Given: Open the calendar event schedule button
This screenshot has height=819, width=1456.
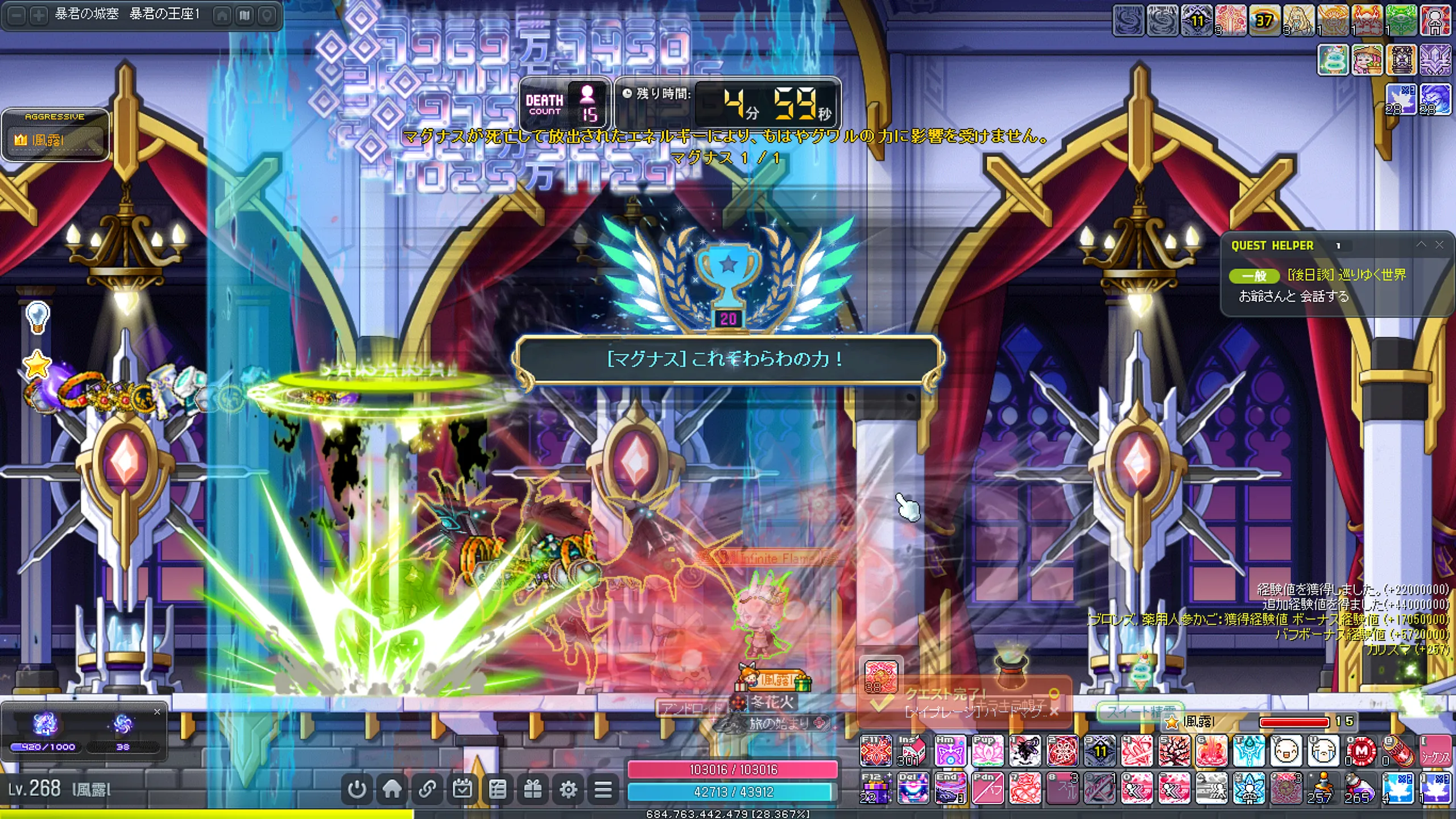Looking at the screenshot, I should point(462,789).
